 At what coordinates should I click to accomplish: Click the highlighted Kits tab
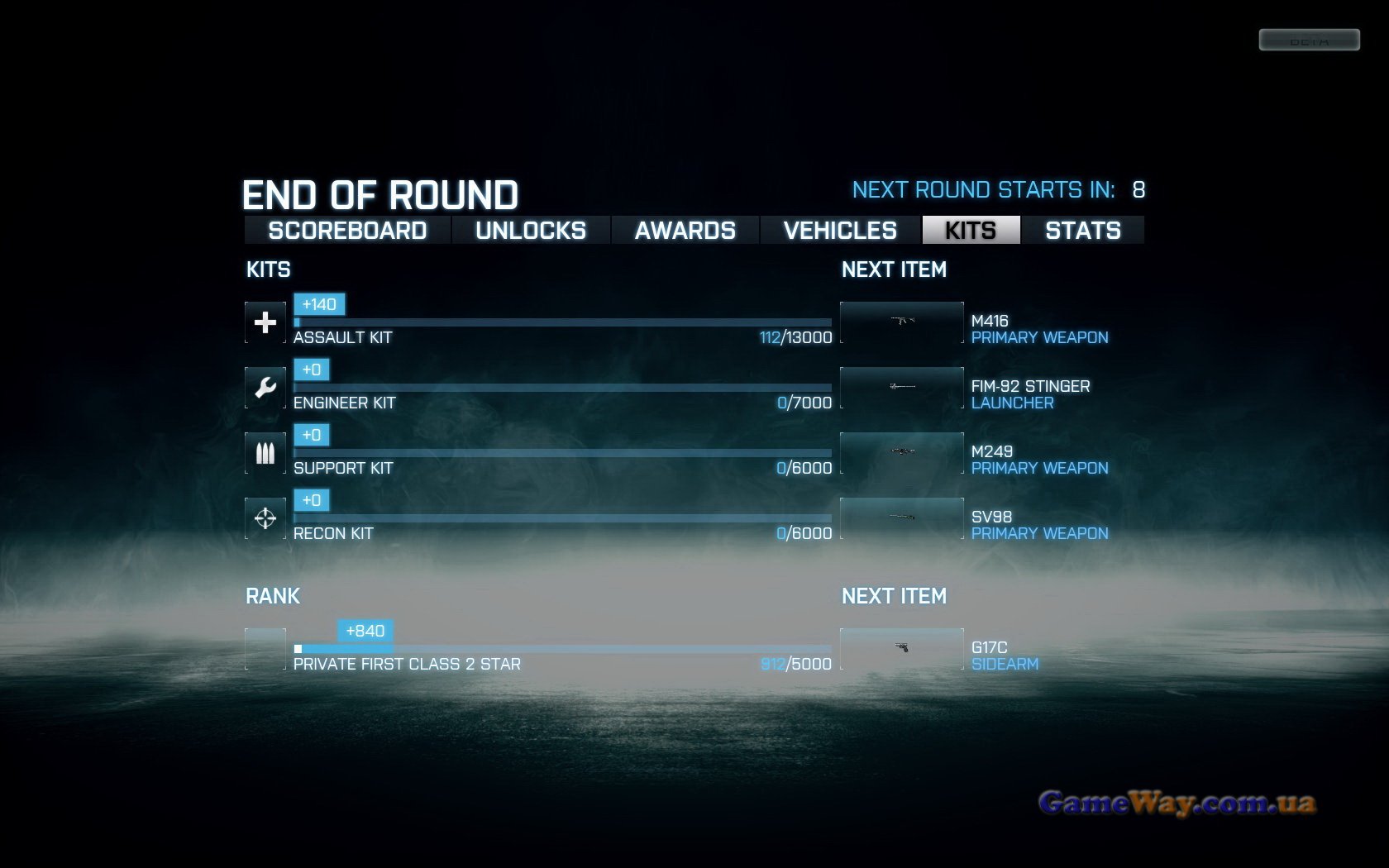tap(971, 231)
